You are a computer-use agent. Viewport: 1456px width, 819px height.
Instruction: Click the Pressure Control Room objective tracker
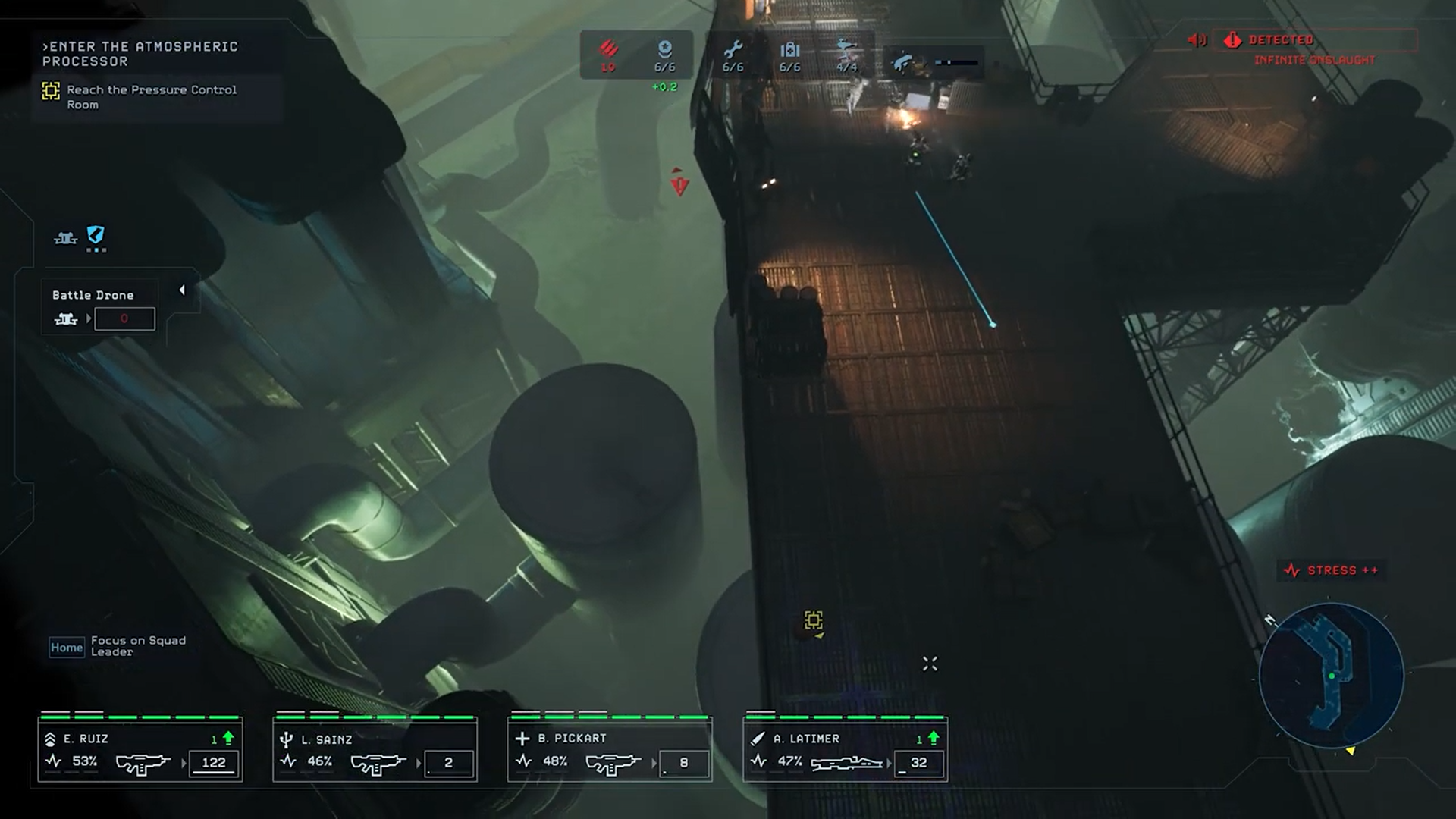[151, 97]
